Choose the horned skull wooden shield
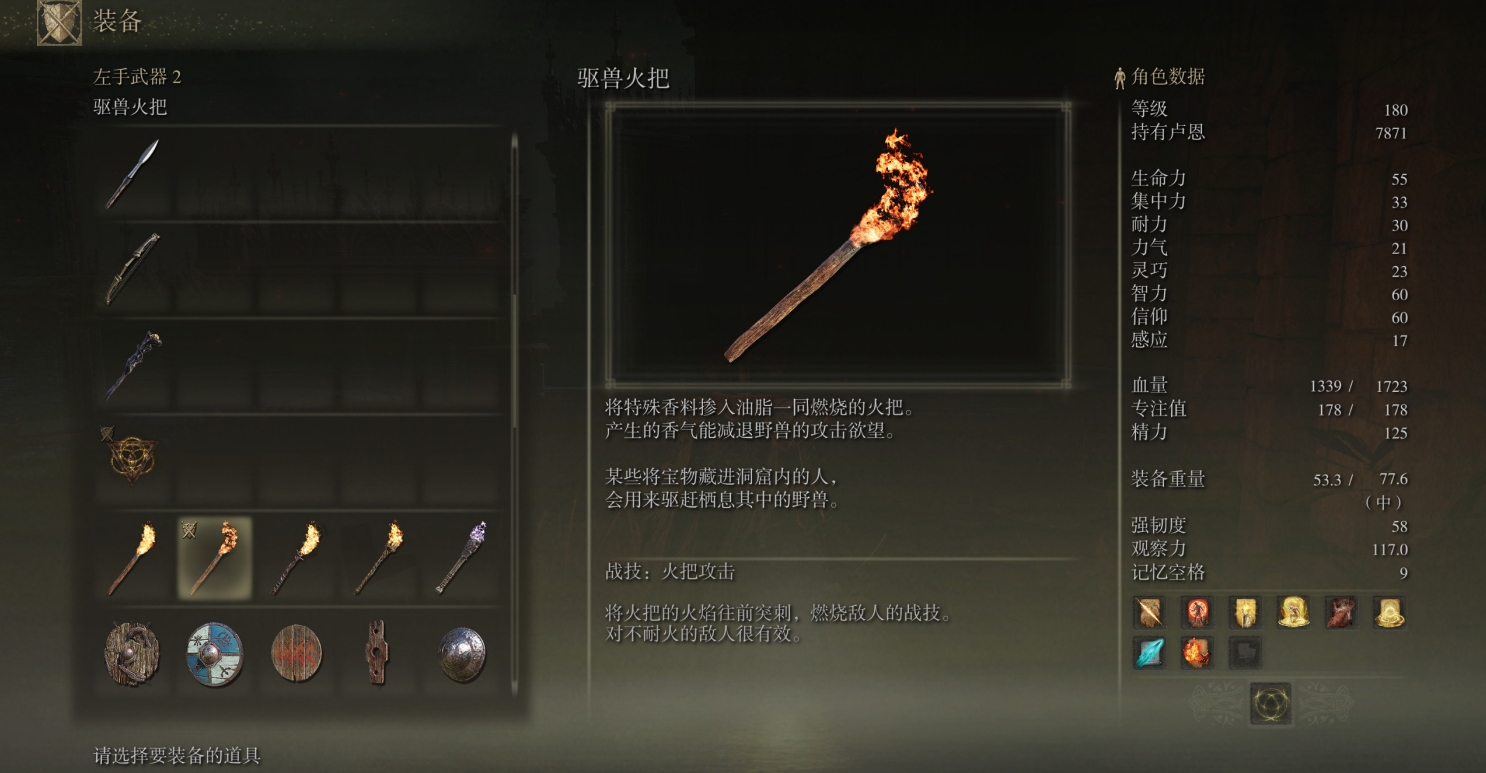Viewport: 1486px width, 773px height. (x=133, y=653)
